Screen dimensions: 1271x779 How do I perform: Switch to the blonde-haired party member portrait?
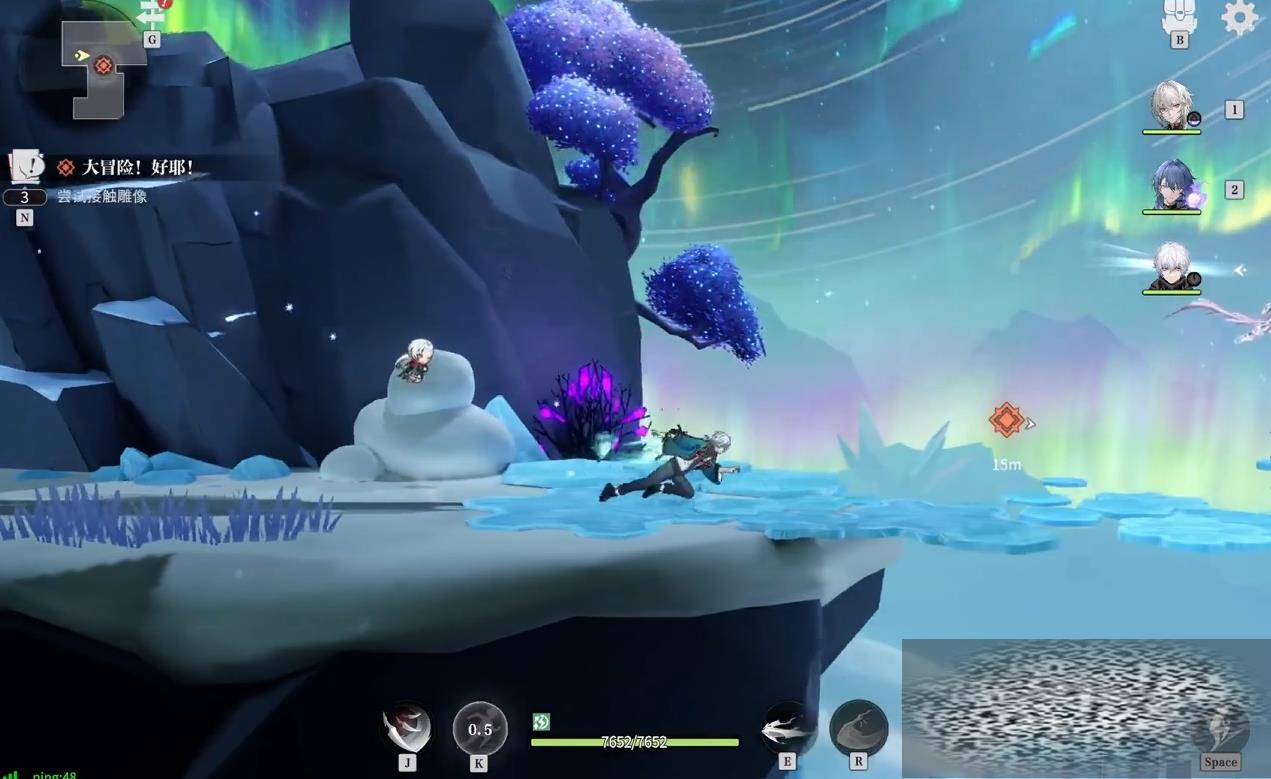1172,106
